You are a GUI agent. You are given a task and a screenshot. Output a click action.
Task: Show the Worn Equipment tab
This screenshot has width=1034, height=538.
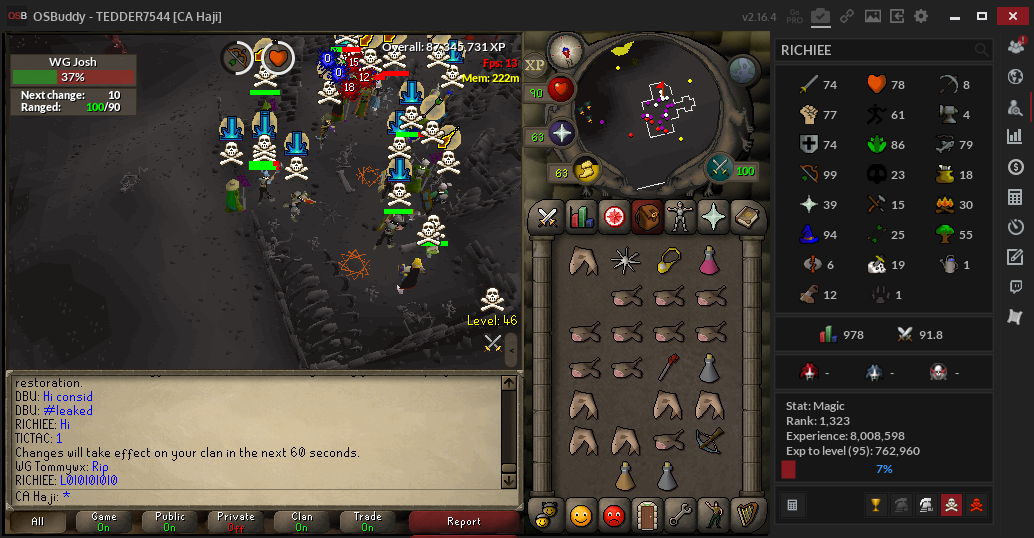[x=681, y=216]
